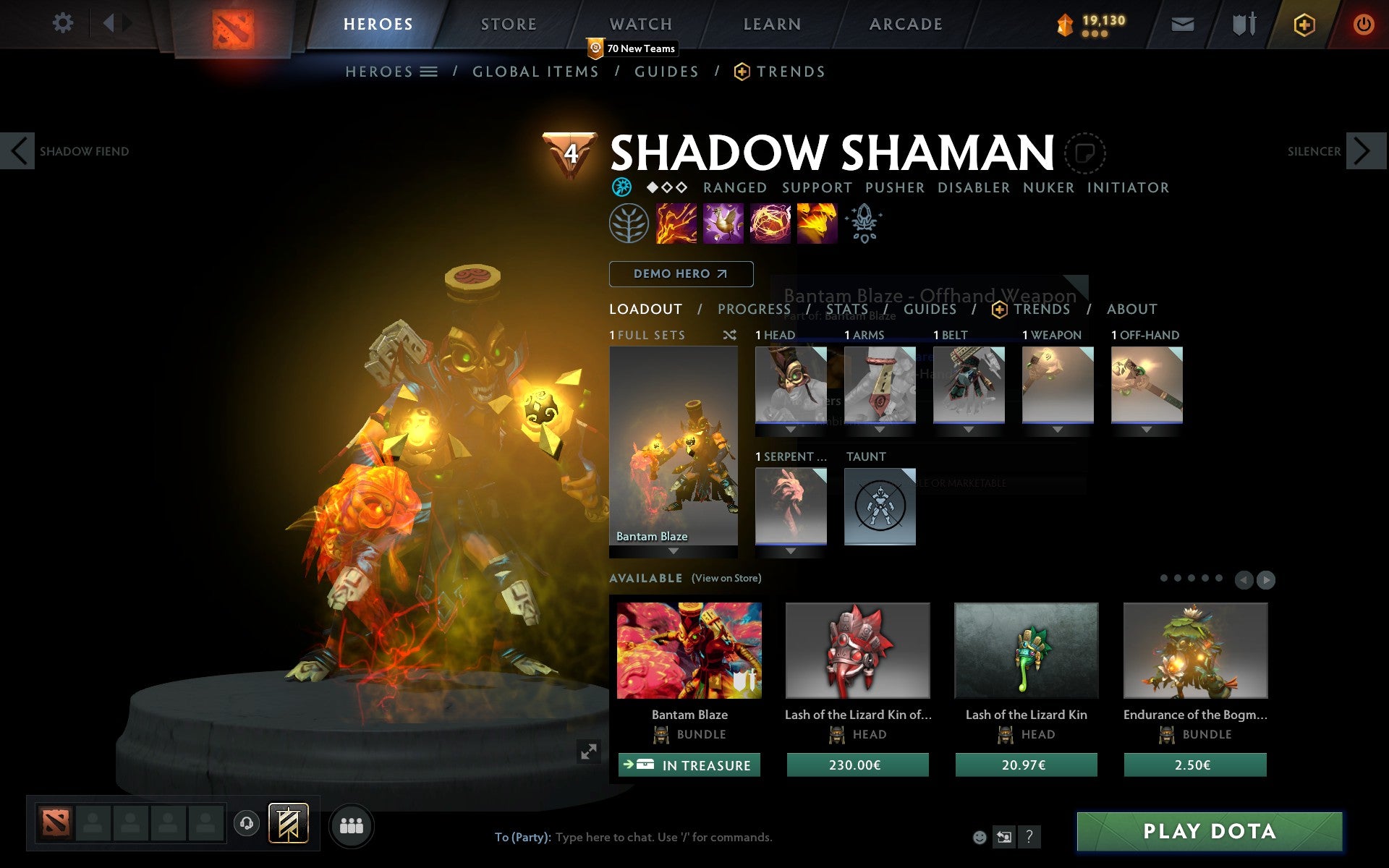Open the Armory shield and sword icon
The image size is (1389, 868).
pos(1241,23)
